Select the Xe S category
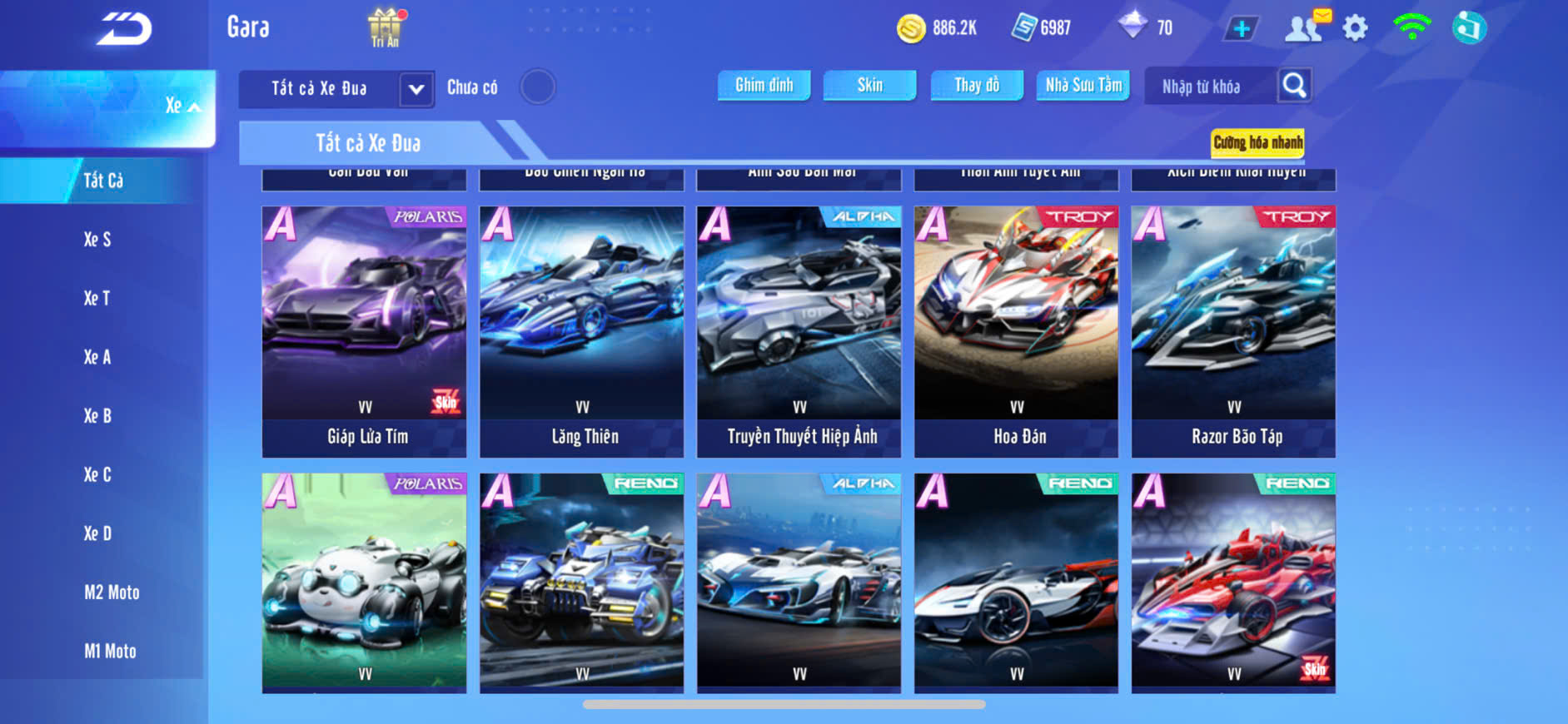The height and width of the screenshot is (724, 1568). coord(97,240)
